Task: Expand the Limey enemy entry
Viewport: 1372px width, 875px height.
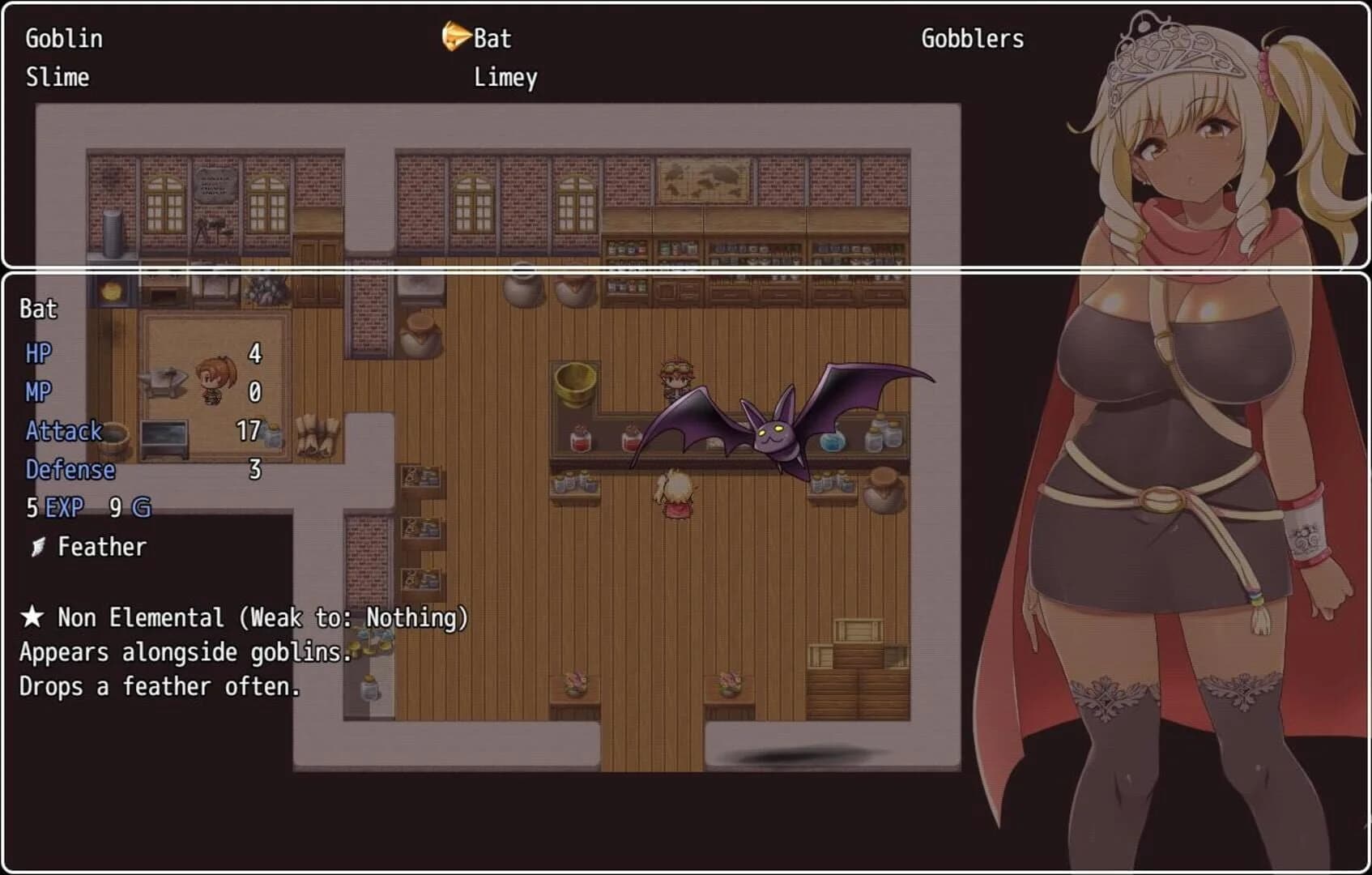Action: [x=505, y=77]
